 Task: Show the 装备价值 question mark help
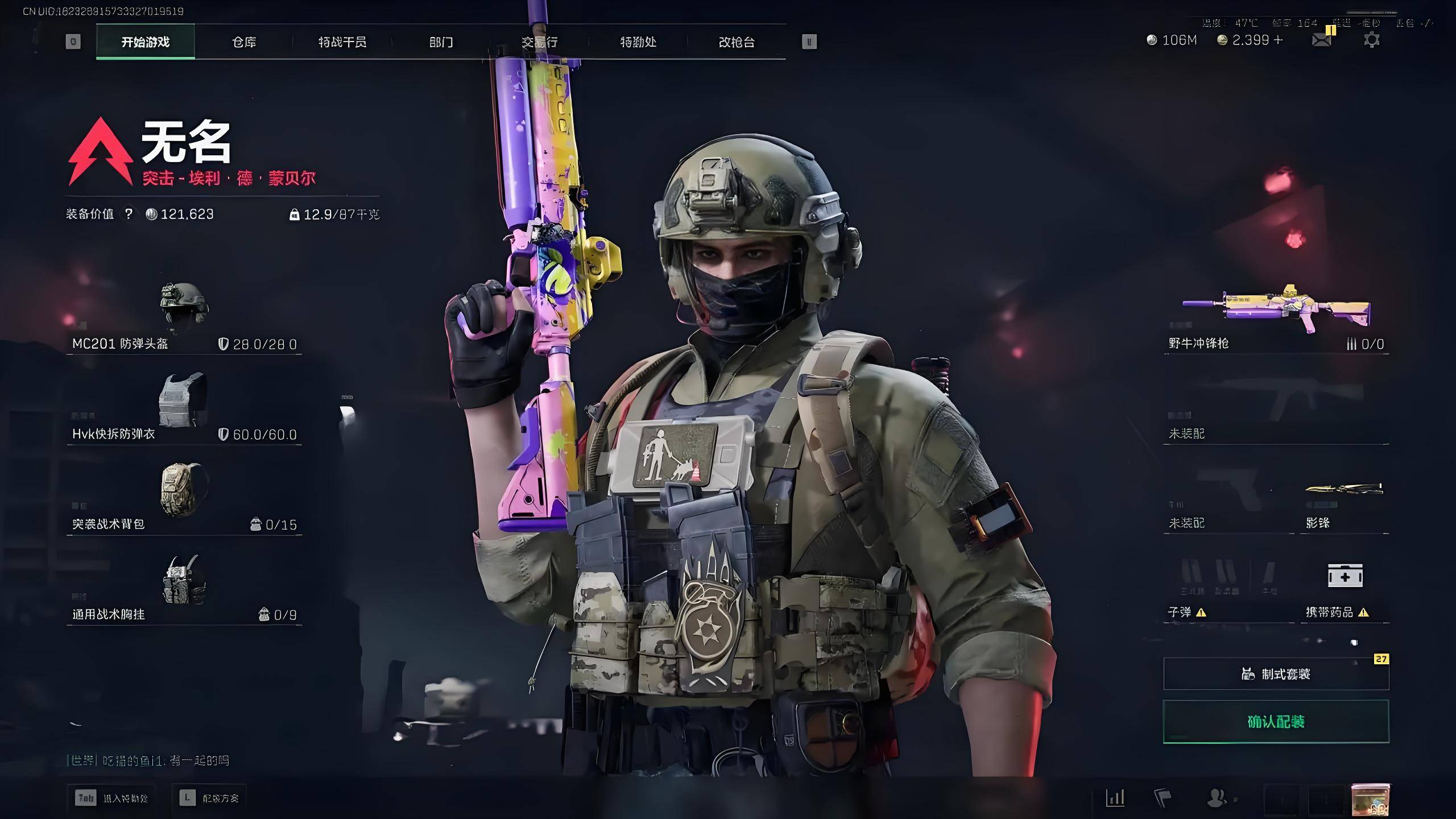coord(129,214)
